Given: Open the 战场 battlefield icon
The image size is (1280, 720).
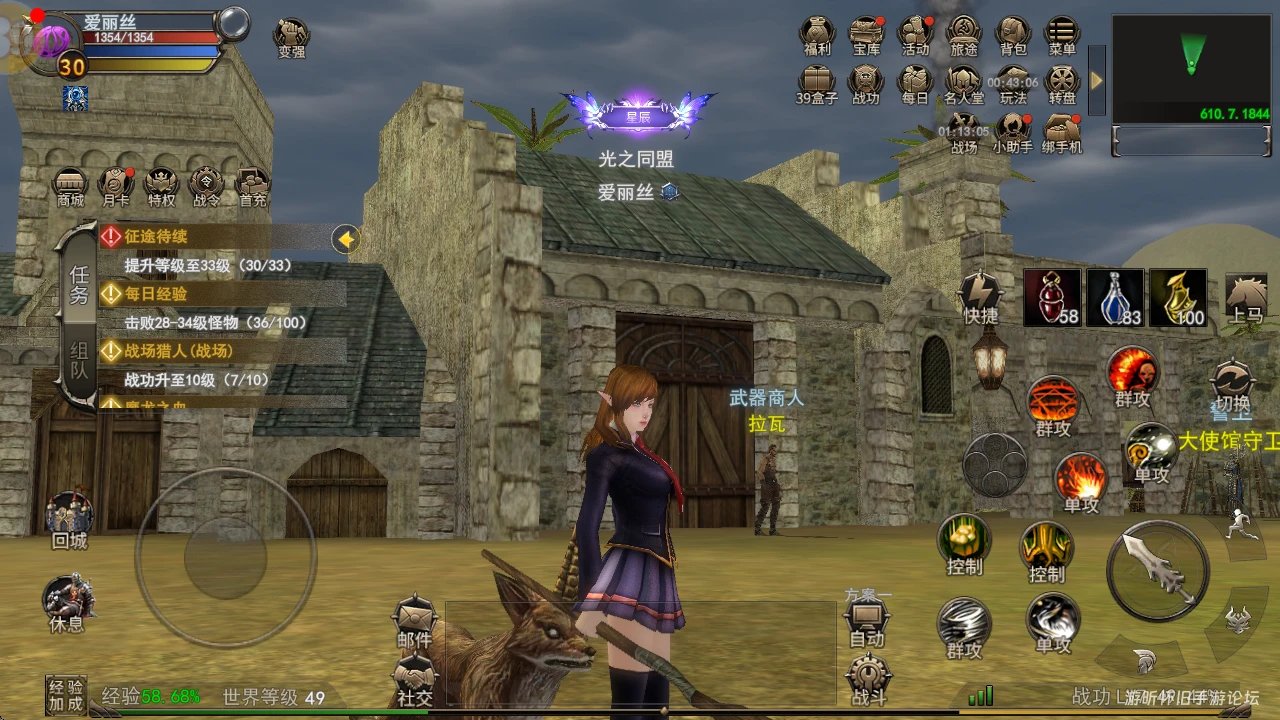Looking at the screenshot, I should pos(964,133).
